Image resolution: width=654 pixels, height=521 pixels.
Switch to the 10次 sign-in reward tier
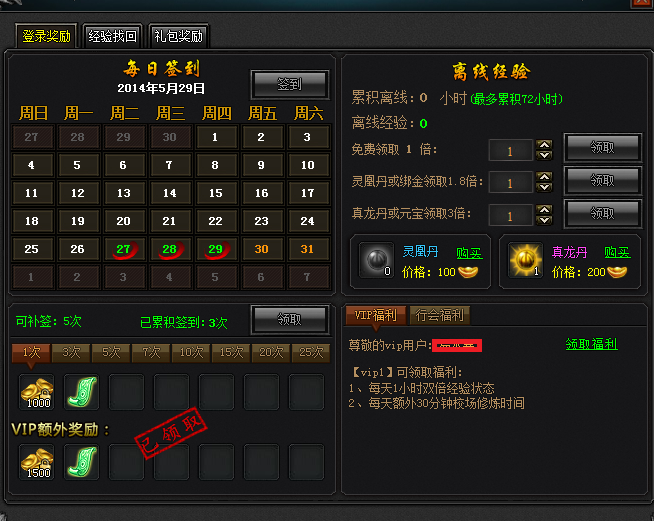point(188,352)
